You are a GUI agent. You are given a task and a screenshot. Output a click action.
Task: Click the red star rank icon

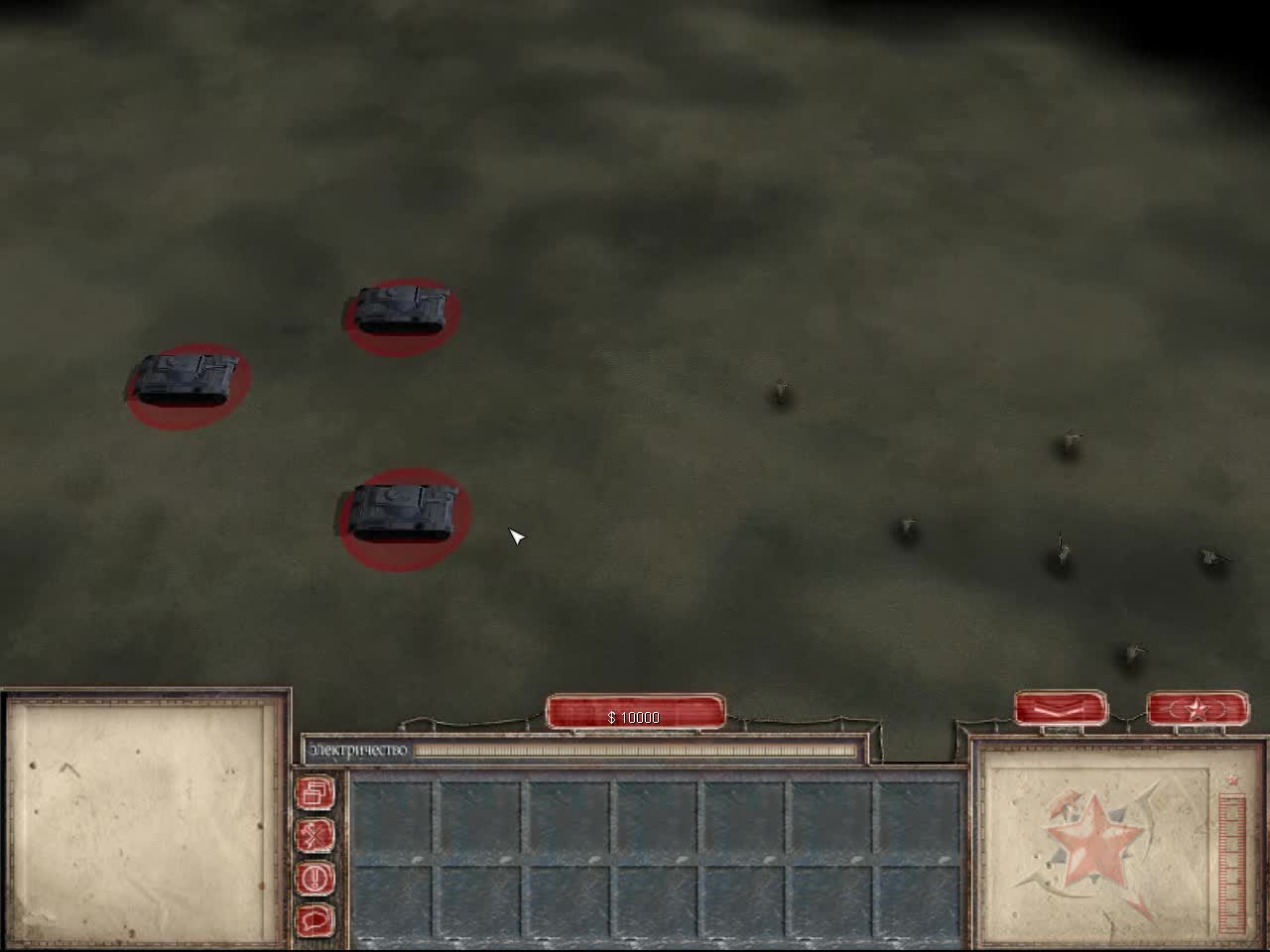(x=1196, y=708)
